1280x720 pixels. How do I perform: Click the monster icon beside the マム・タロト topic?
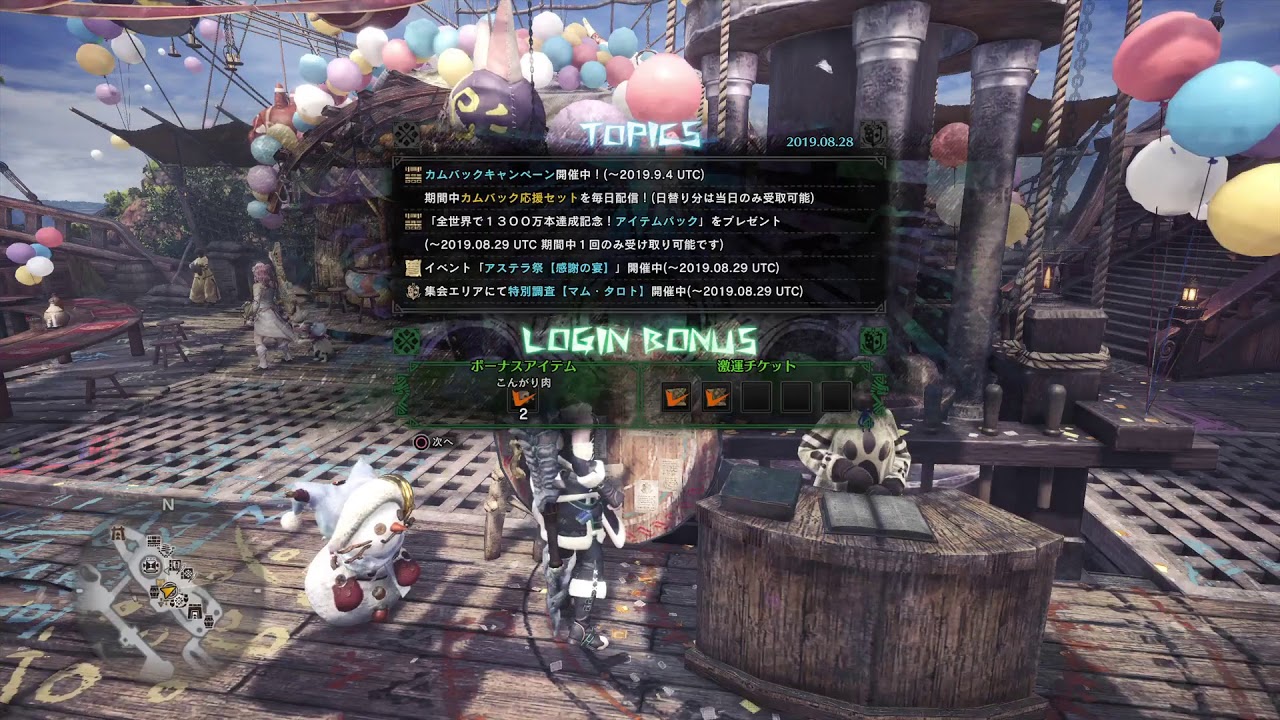(x=412, y=289)
